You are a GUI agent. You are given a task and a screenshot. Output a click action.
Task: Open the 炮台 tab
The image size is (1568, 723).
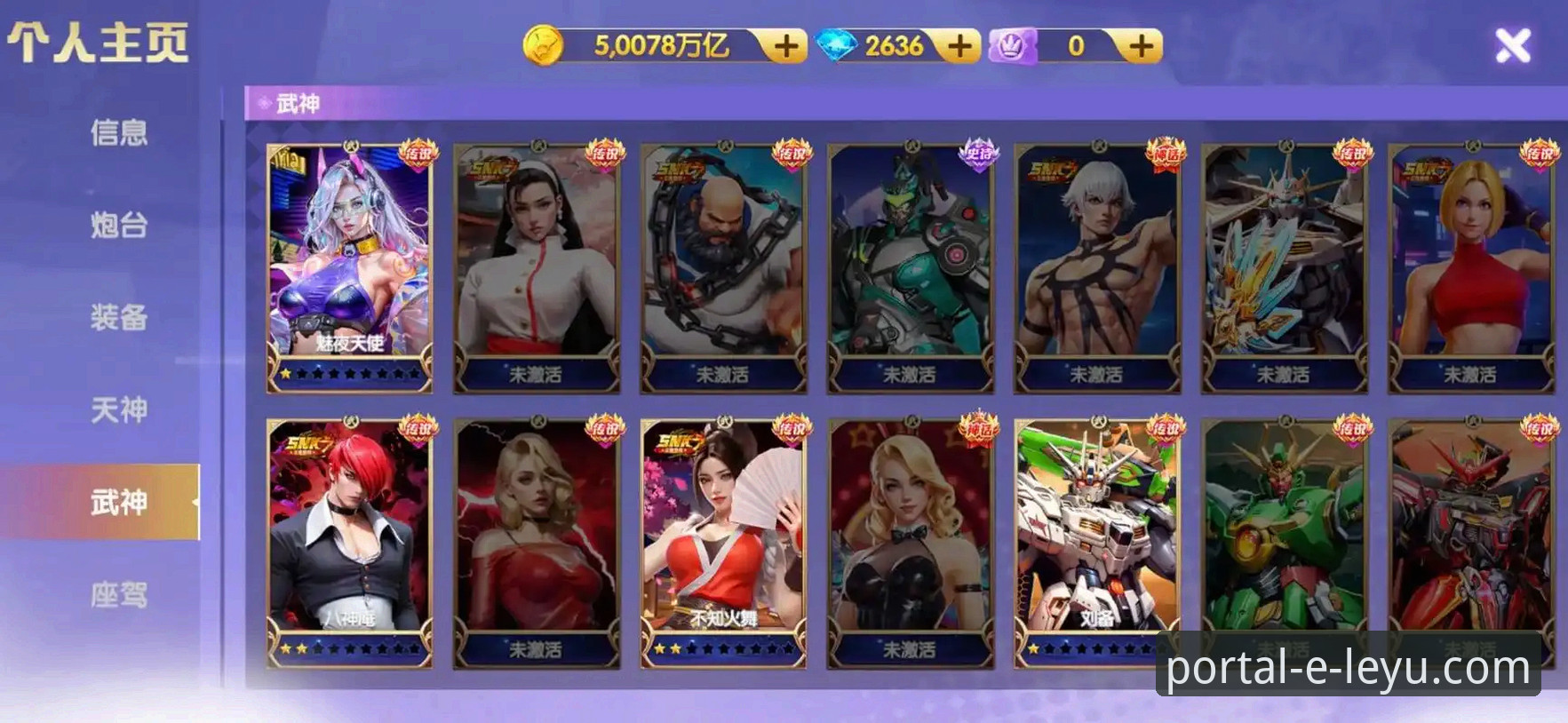(118, 226)
